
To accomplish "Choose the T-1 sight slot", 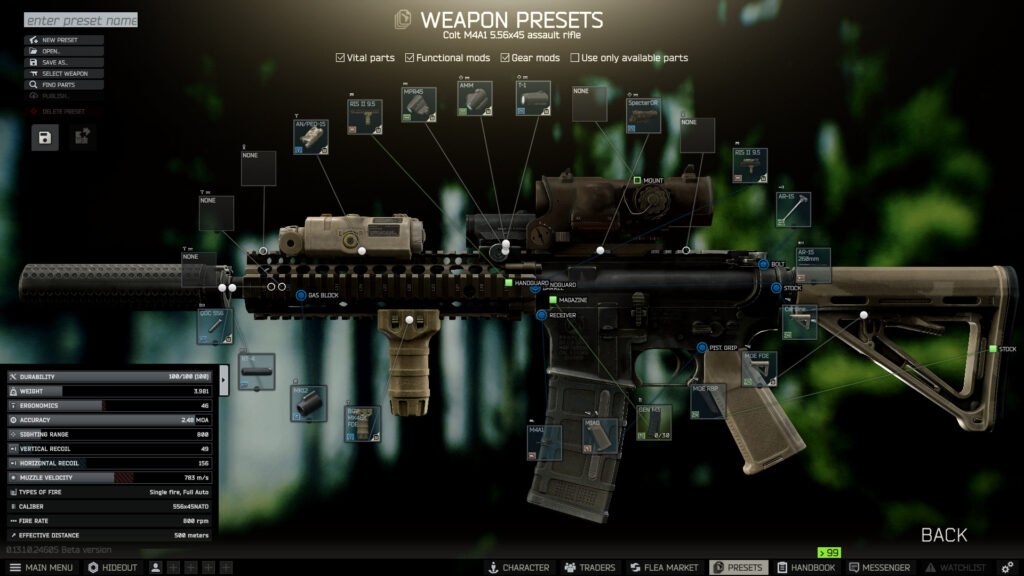I will 533,101.
